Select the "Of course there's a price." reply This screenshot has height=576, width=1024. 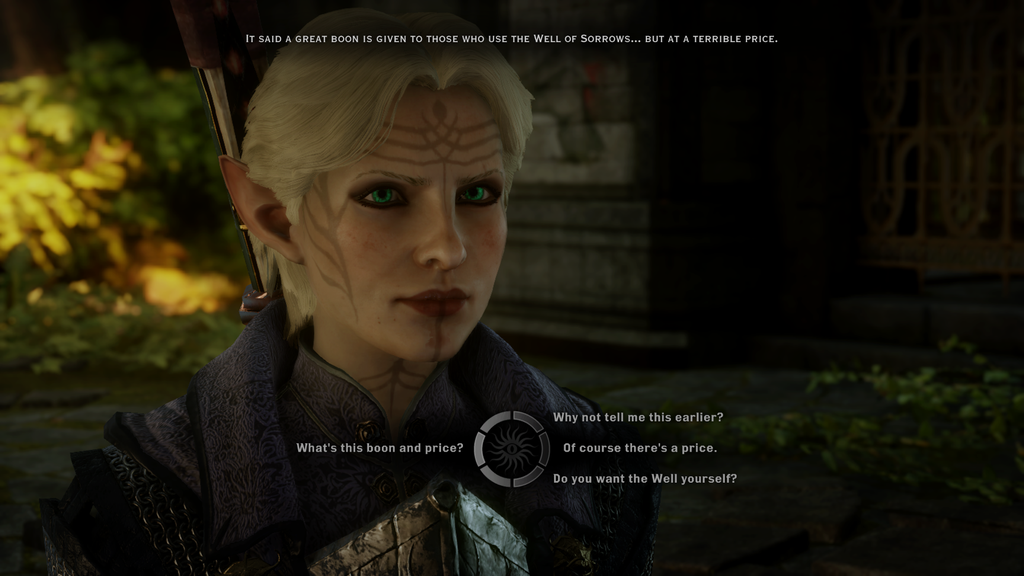click(640, 448)
